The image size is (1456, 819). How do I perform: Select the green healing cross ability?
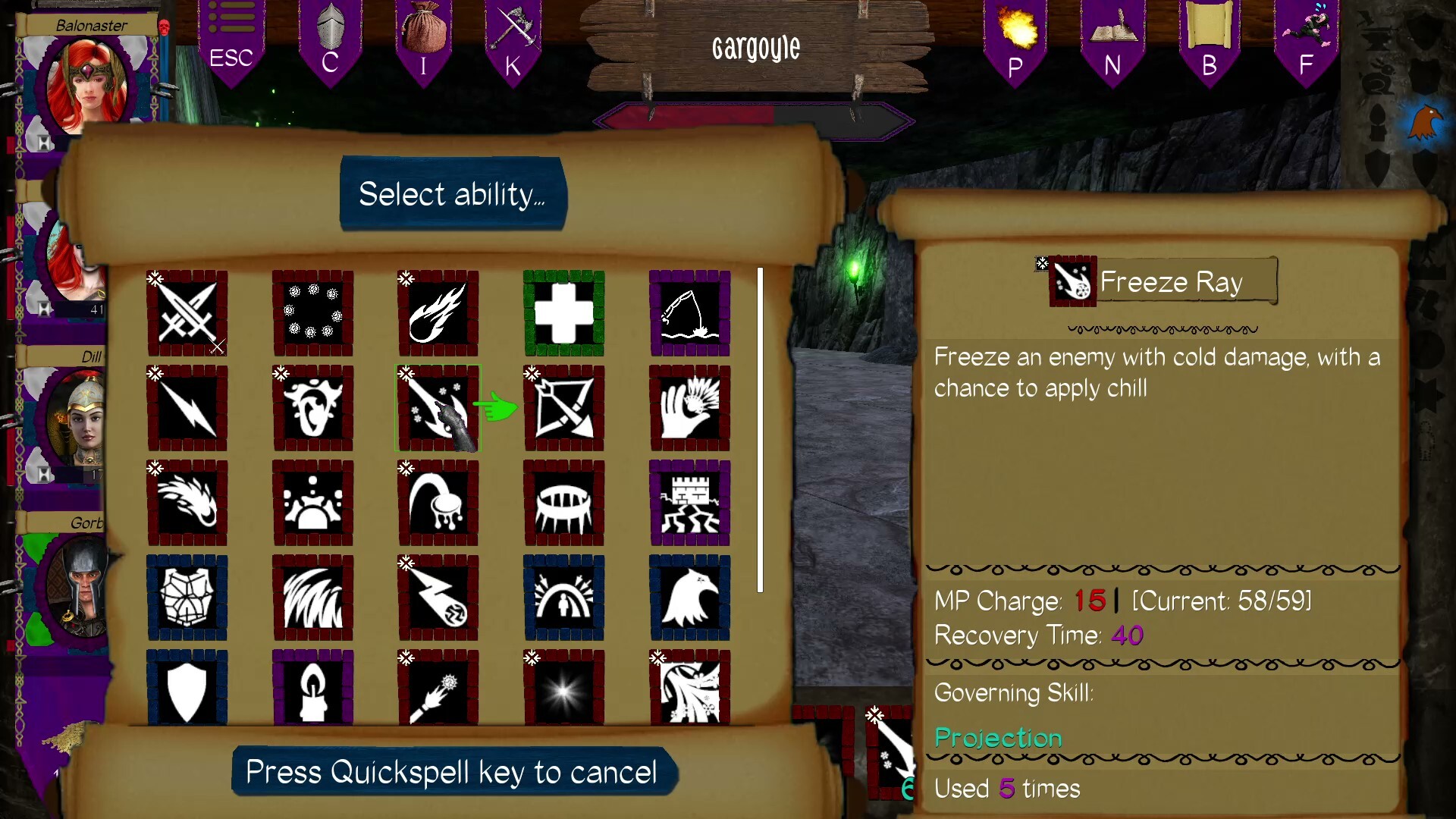coord(563,313)
